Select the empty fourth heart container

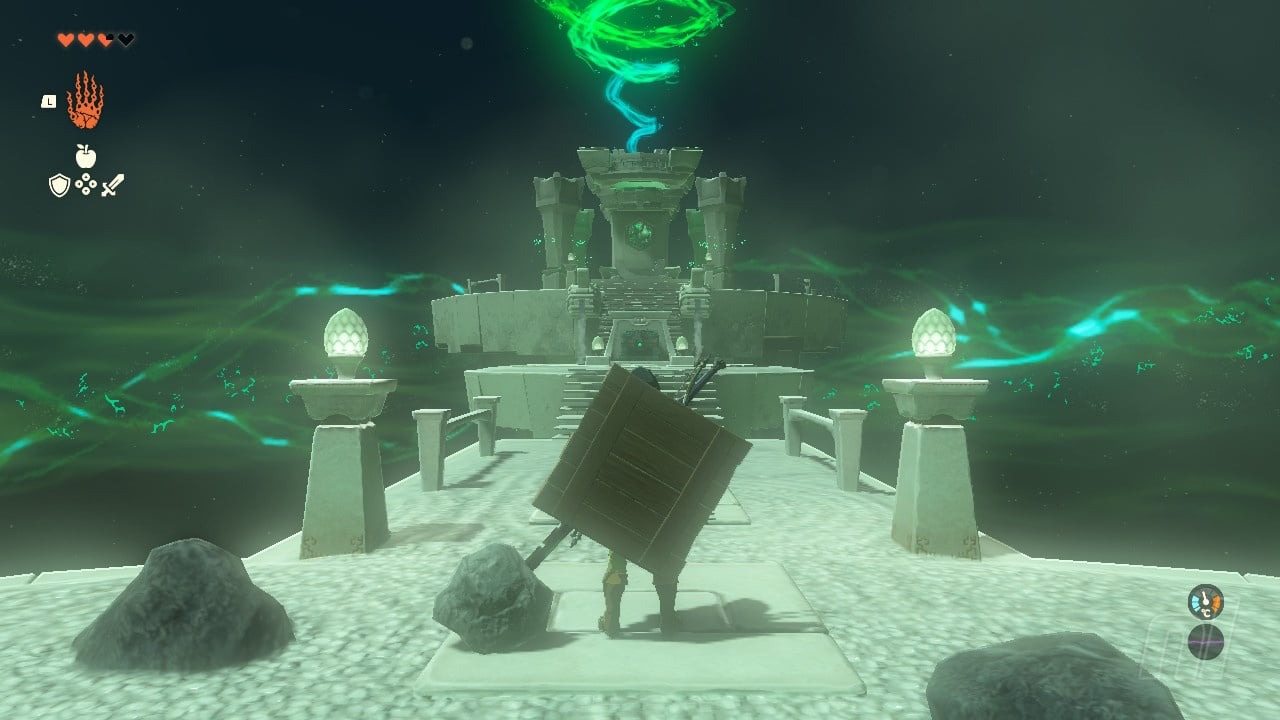pos(125,39)
